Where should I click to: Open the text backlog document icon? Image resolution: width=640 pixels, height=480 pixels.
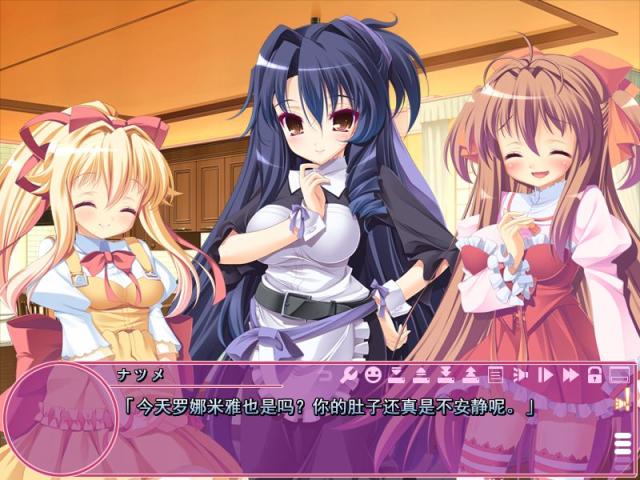495,375
